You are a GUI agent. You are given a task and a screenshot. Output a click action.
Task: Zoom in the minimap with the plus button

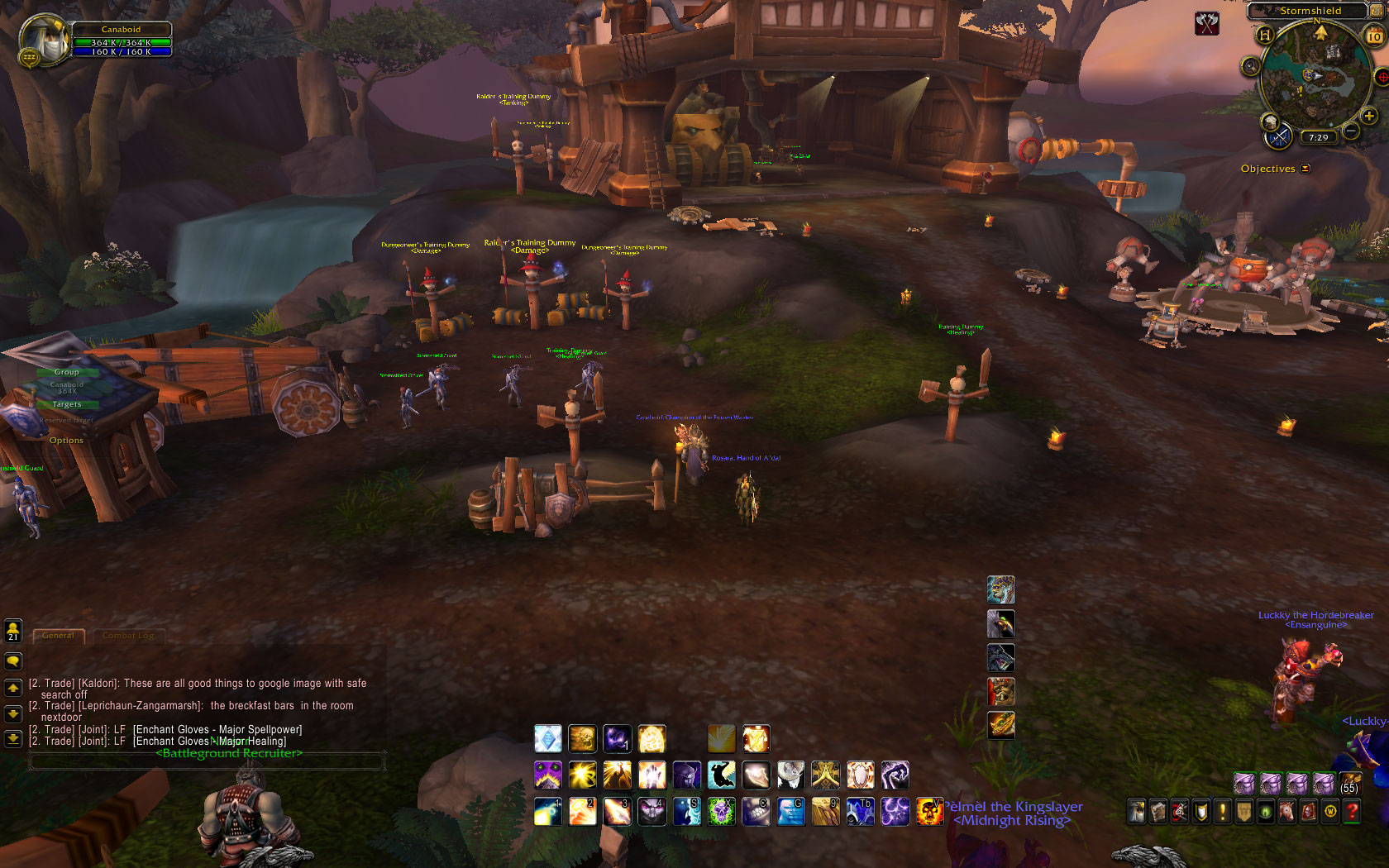(x=1369, y=117)
